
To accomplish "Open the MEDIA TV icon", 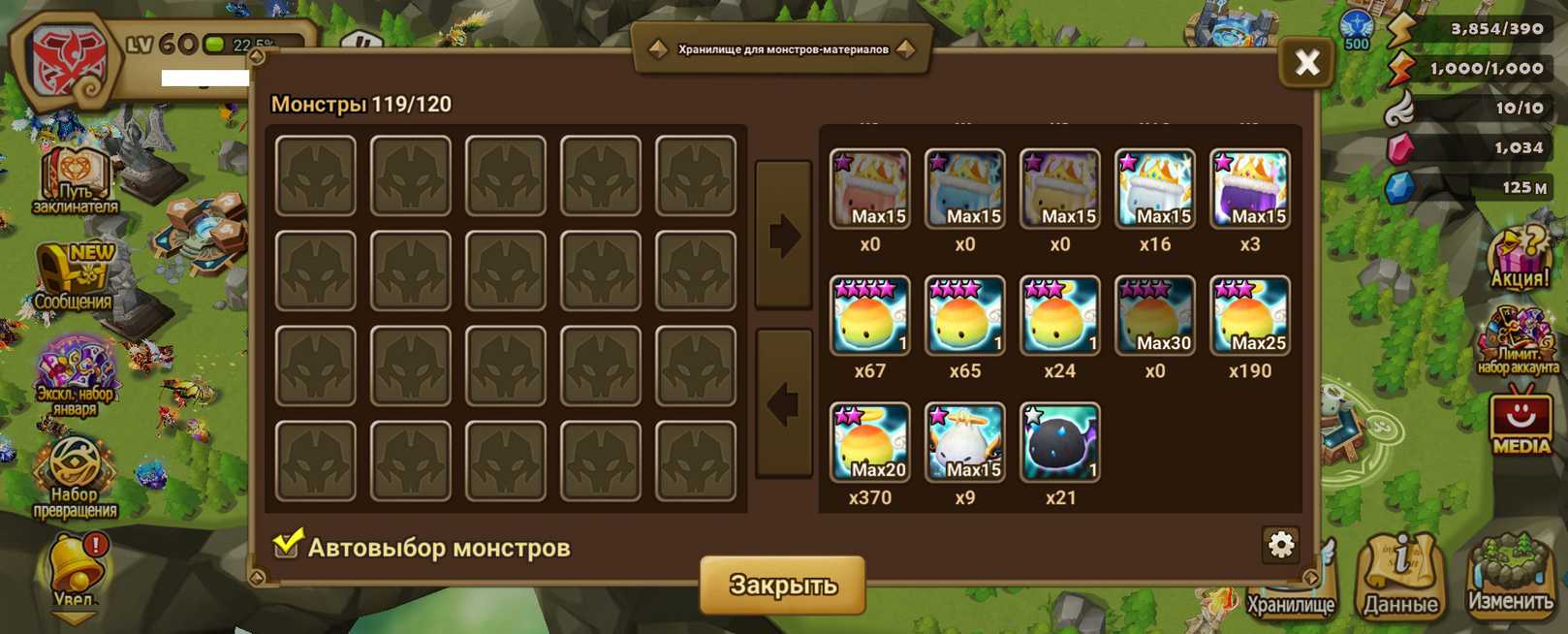I will 1520,421.
